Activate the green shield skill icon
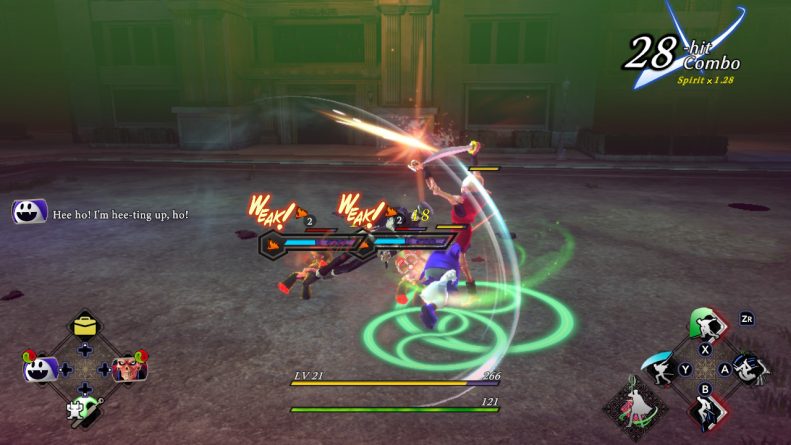The image size is (791, 445). tap(706, 324)
